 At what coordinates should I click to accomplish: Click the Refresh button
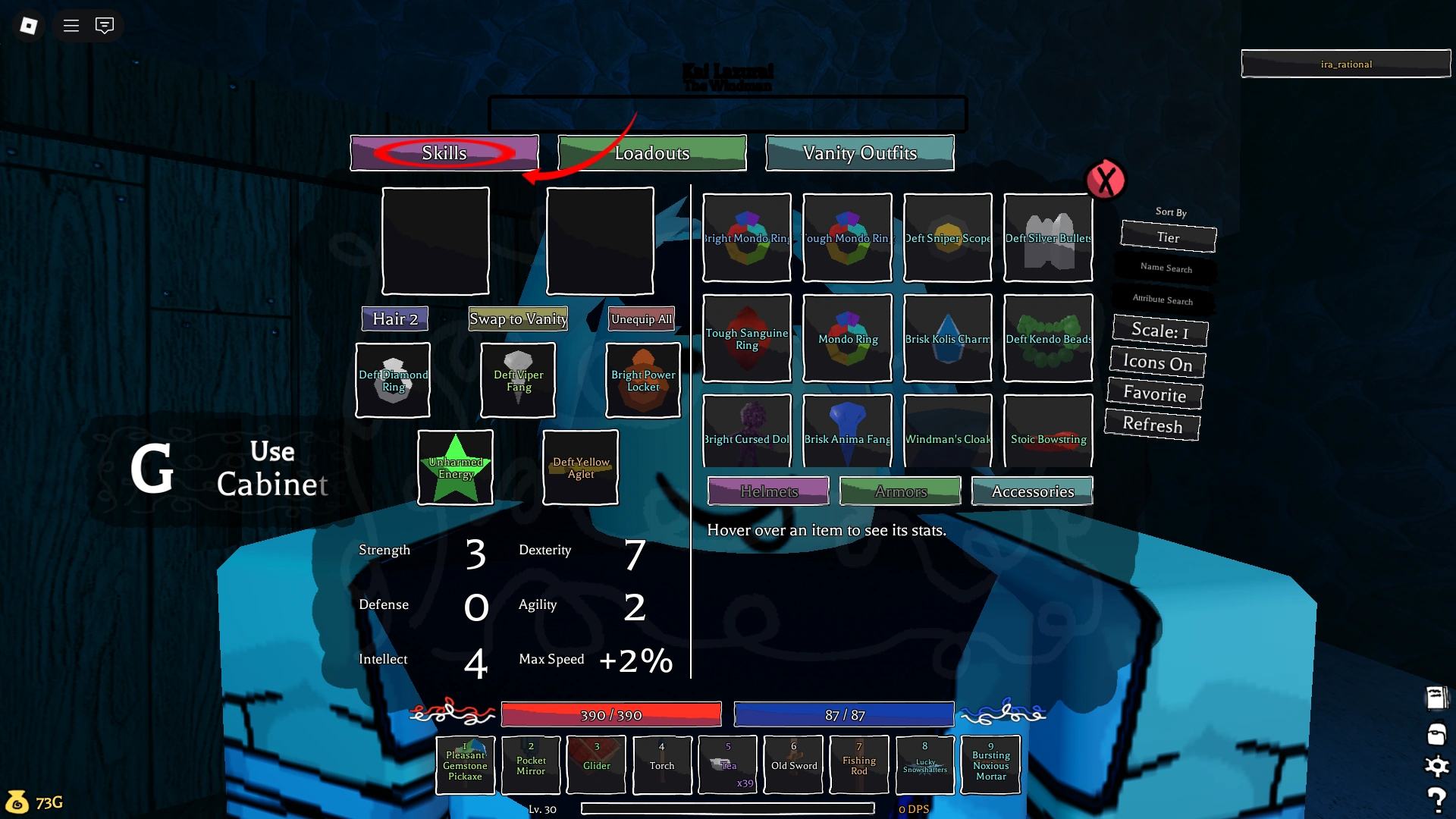1152,425
